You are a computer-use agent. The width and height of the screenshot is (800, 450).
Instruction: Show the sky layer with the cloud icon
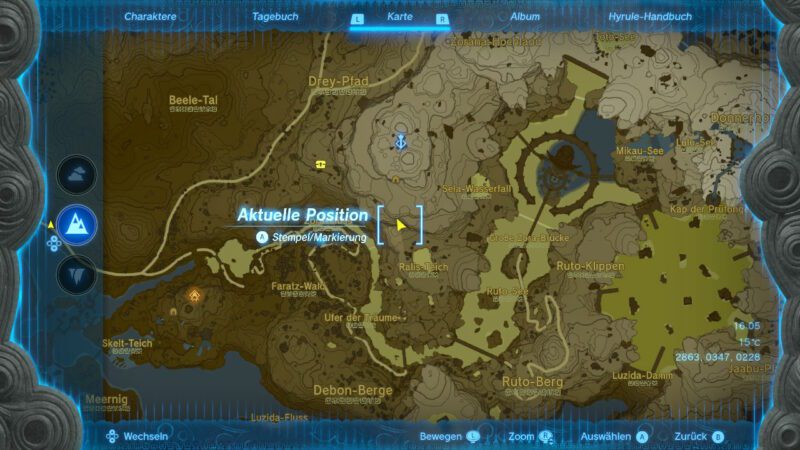(x=76, y=176)
